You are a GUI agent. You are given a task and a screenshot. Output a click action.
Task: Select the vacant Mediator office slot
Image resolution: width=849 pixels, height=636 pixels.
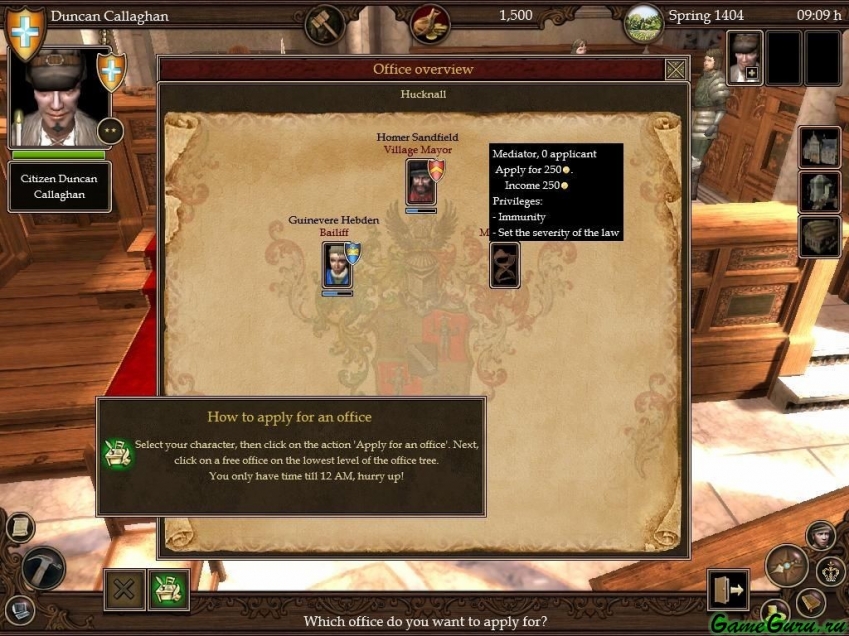coord(504,265)
